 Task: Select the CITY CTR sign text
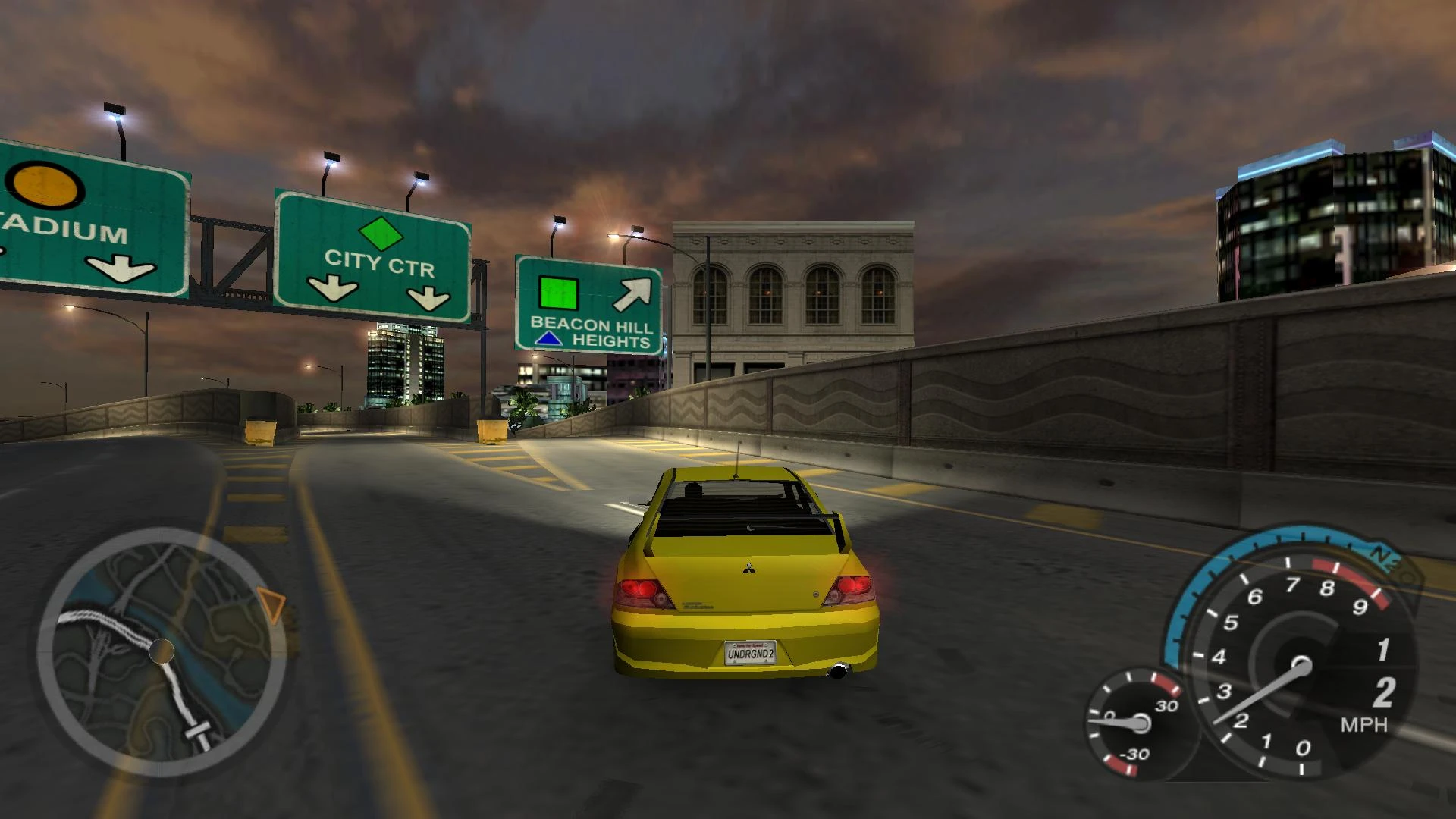pos(379,261)
